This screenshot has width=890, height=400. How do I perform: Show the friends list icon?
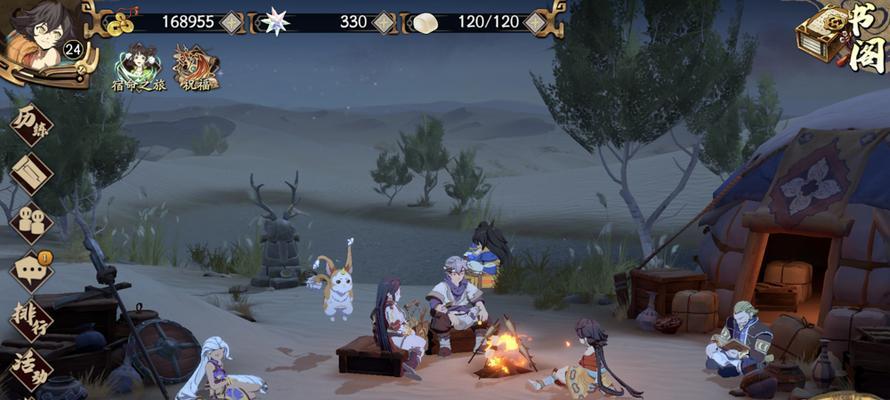(31, 222)
